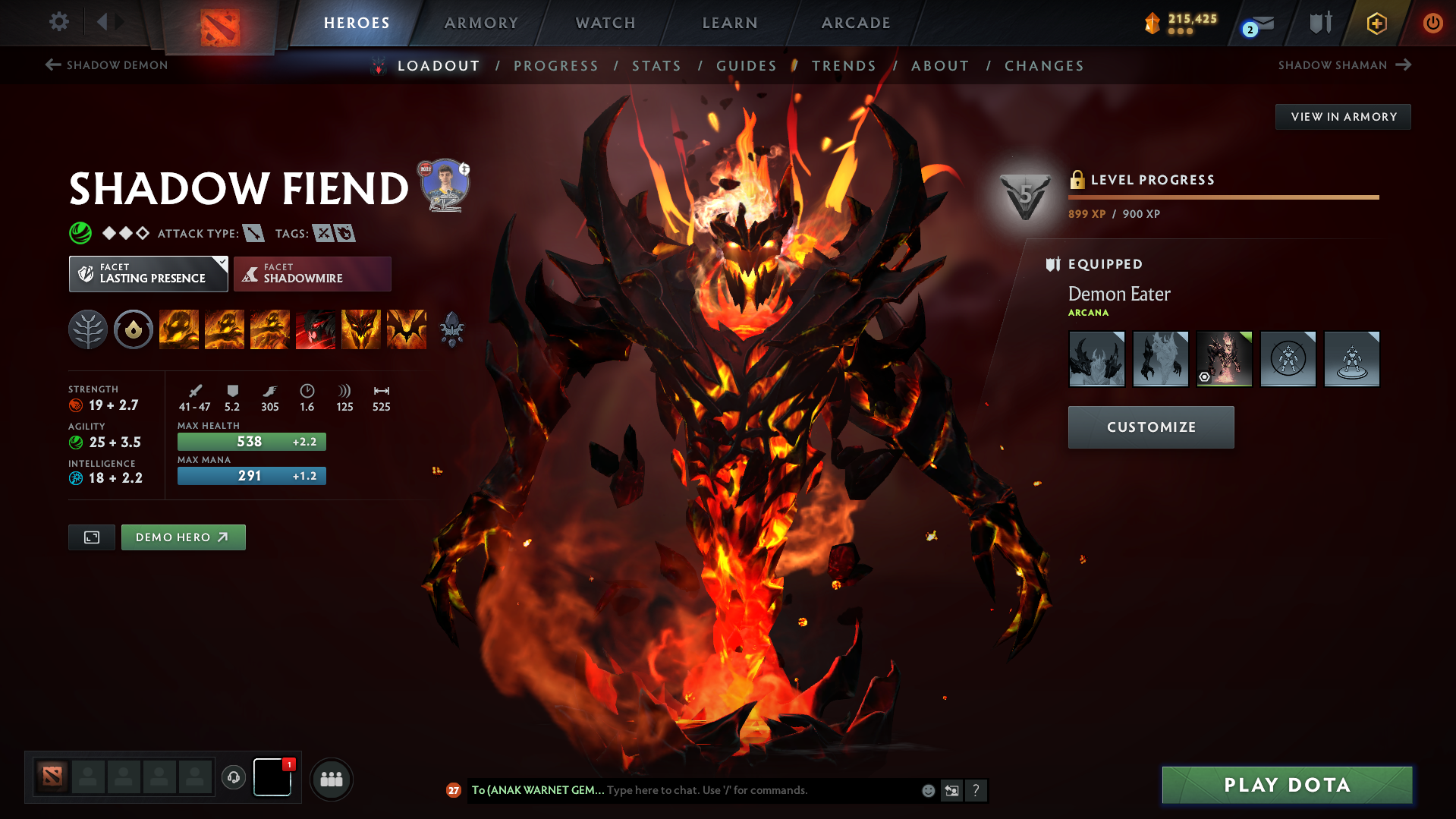
Task: Click the DEMO HERO button
Action: point(183,537)
